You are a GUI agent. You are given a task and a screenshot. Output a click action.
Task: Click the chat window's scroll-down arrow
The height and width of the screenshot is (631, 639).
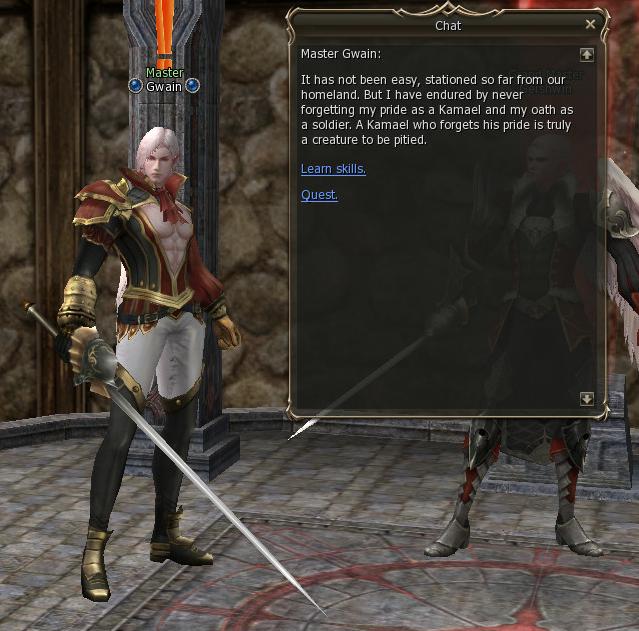tap(587, 399)
